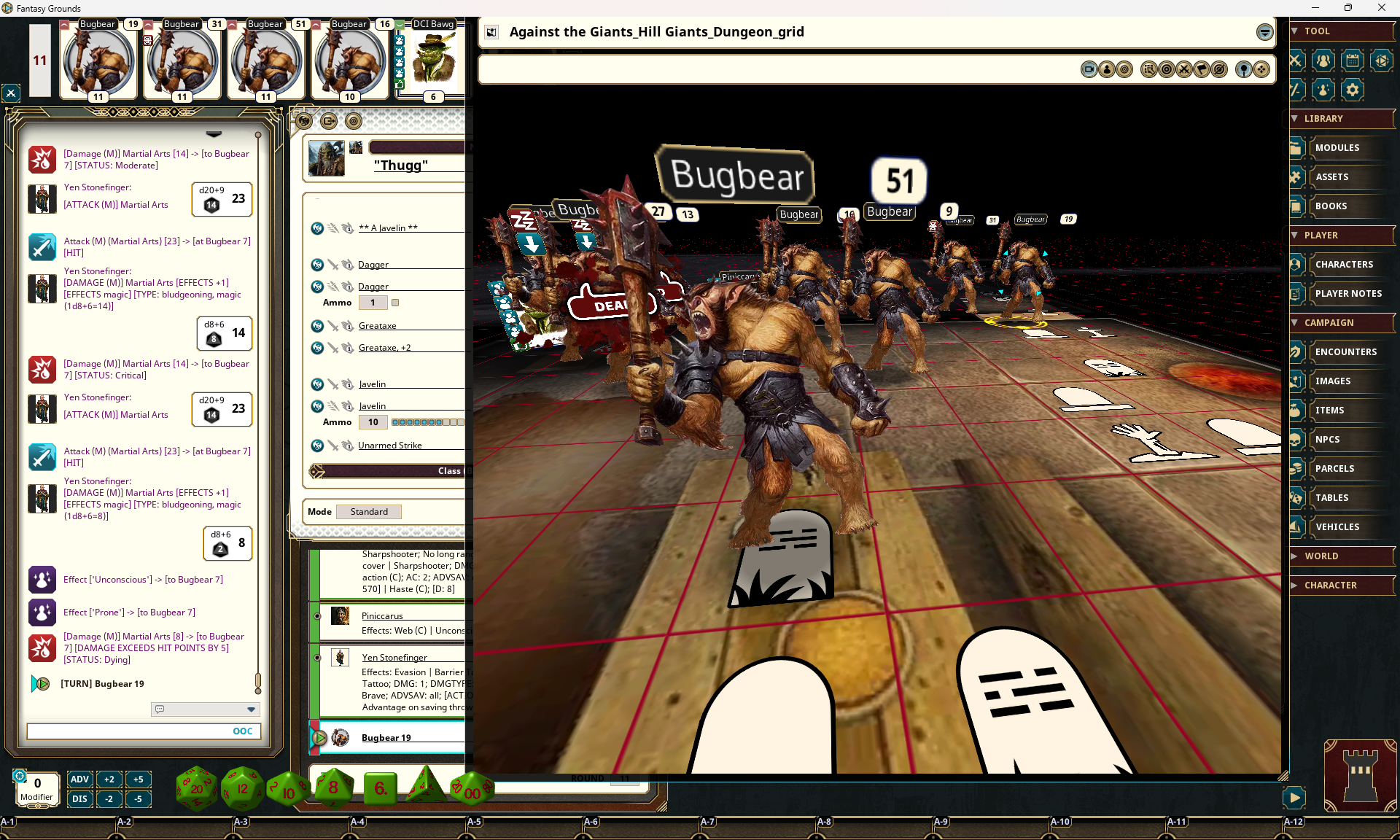
Task: Open the Calendar tool in the Tool panel
Action: (1351, 61)
